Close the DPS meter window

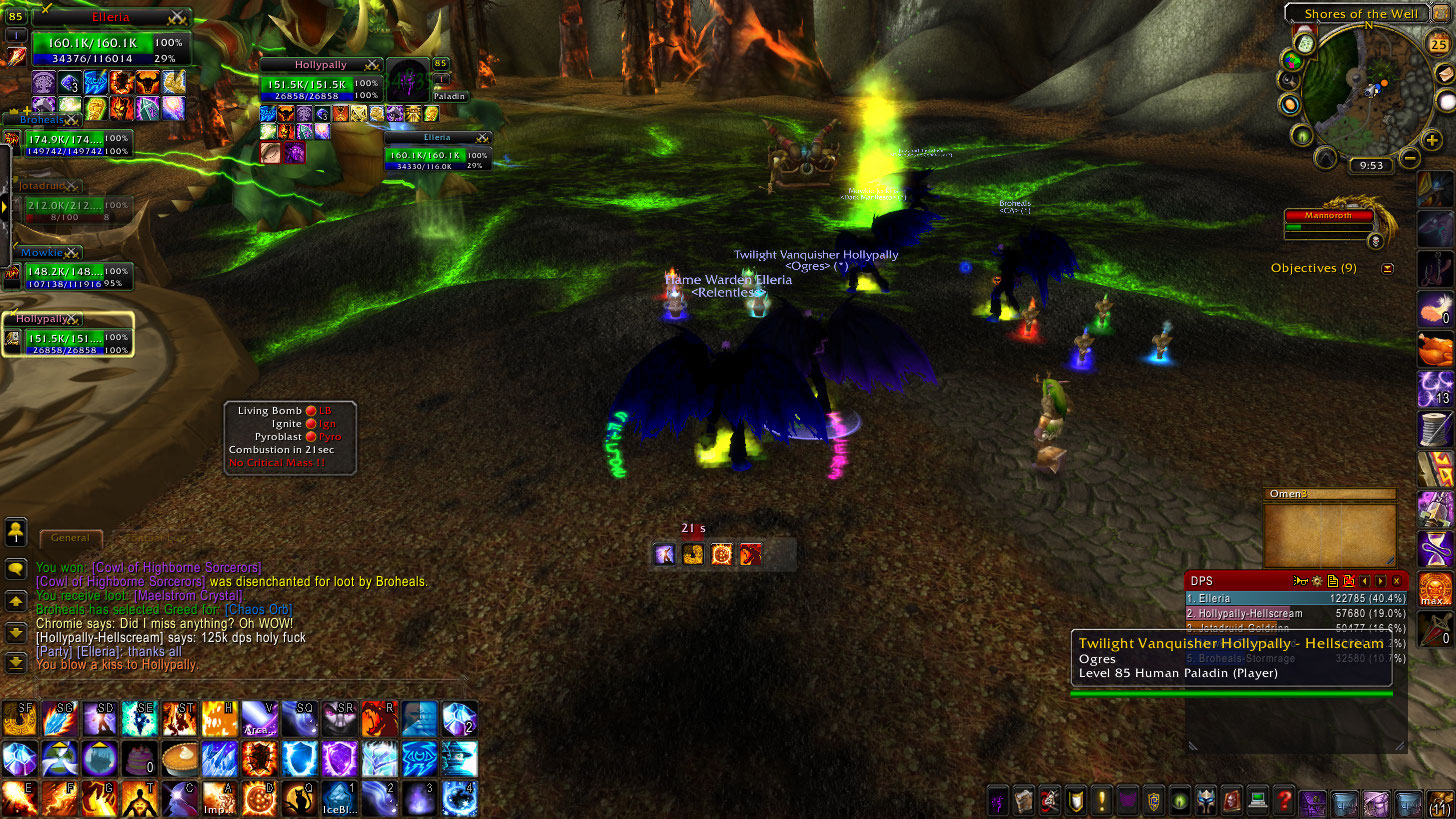1397,581
